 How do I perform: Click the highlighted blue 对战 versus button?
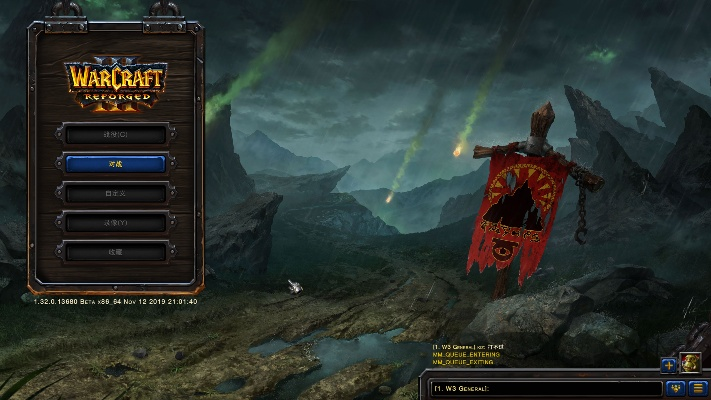coord(115,163)
